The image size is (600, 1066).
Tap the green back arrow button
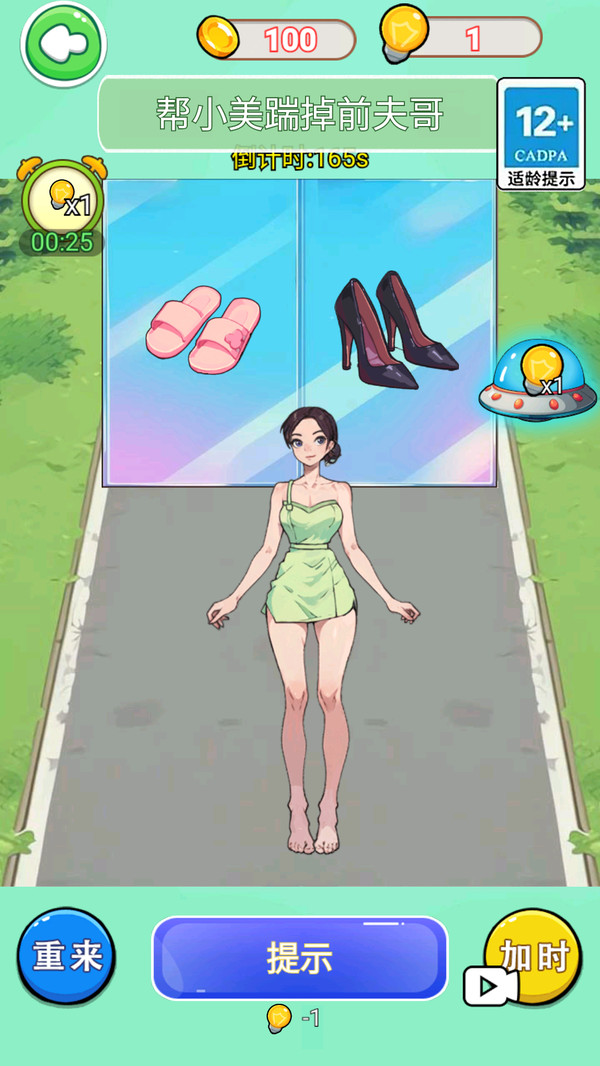coord(64,43)
